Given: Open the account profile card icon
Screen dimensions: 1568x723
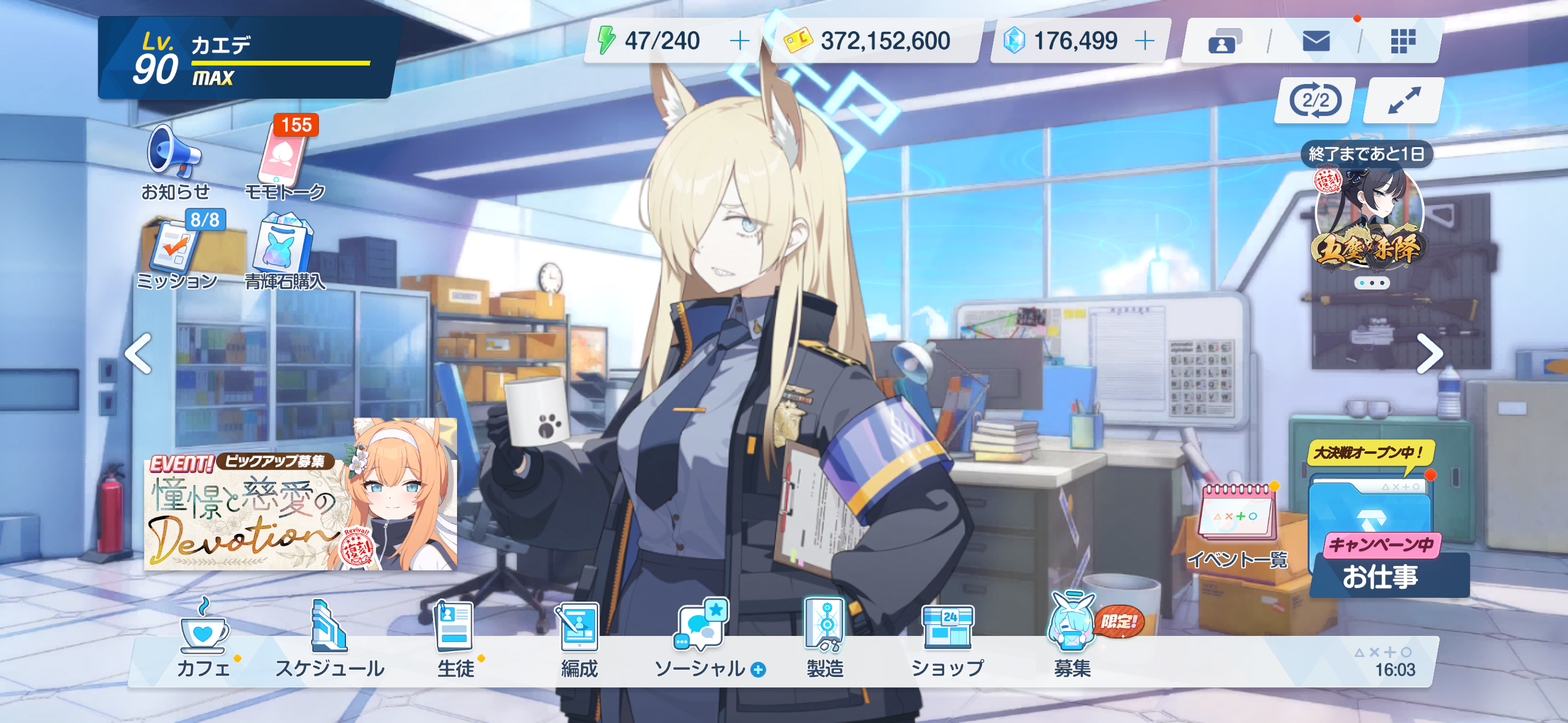Looking at the screenshot, I should [x=1224, y=42].
